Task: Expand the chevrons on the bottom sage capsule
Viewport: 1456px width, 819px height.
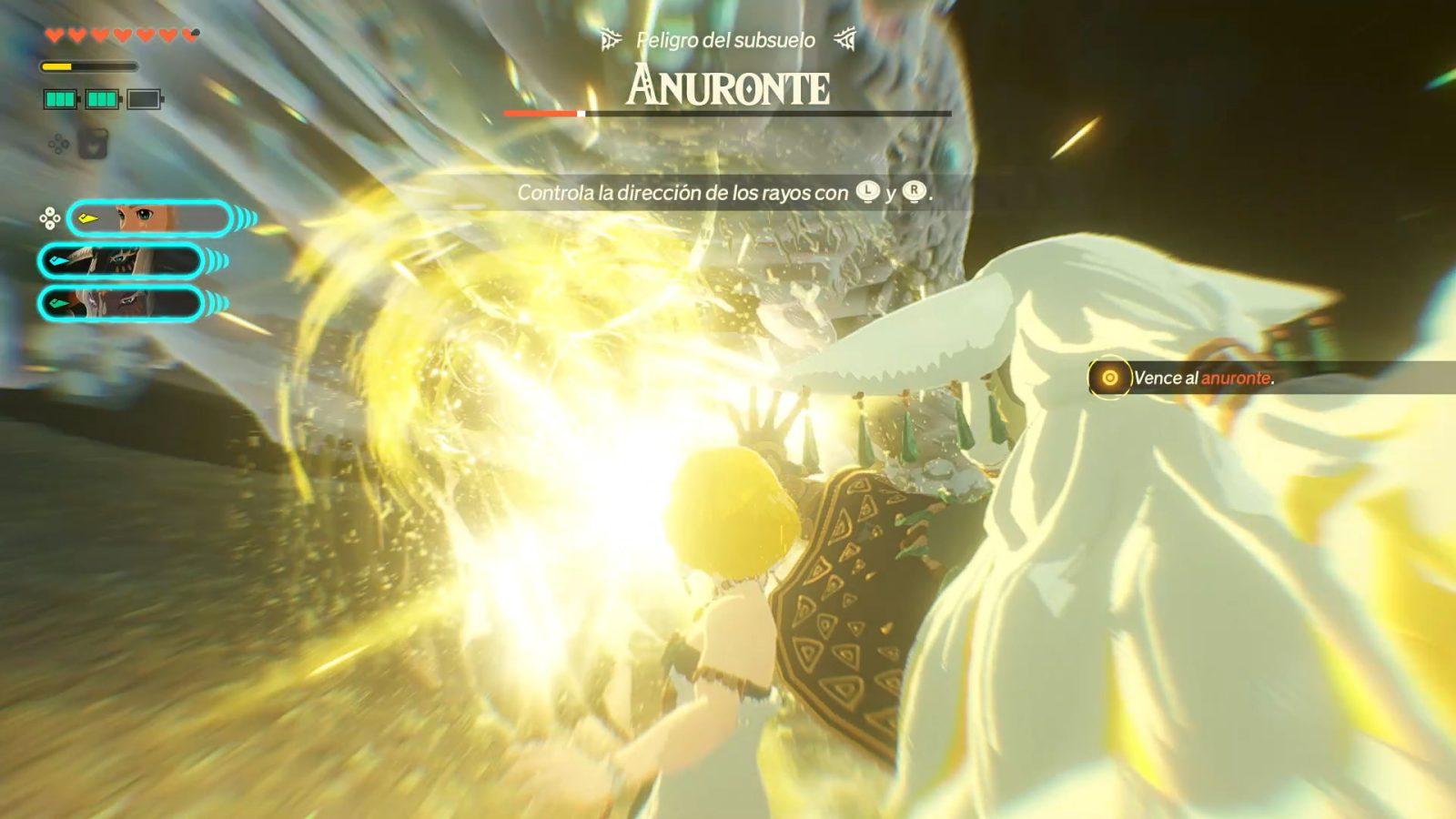Action: point(216,302)
